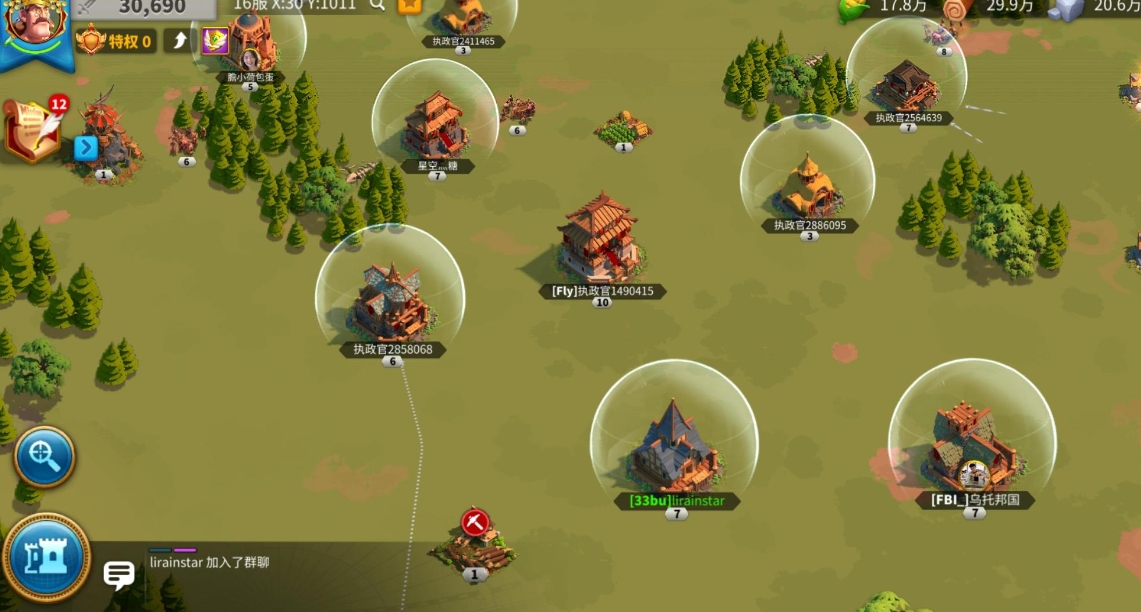1141x612 pixels.
Task: Open the 特权 VIP badge
Action: tap(116, 41)
